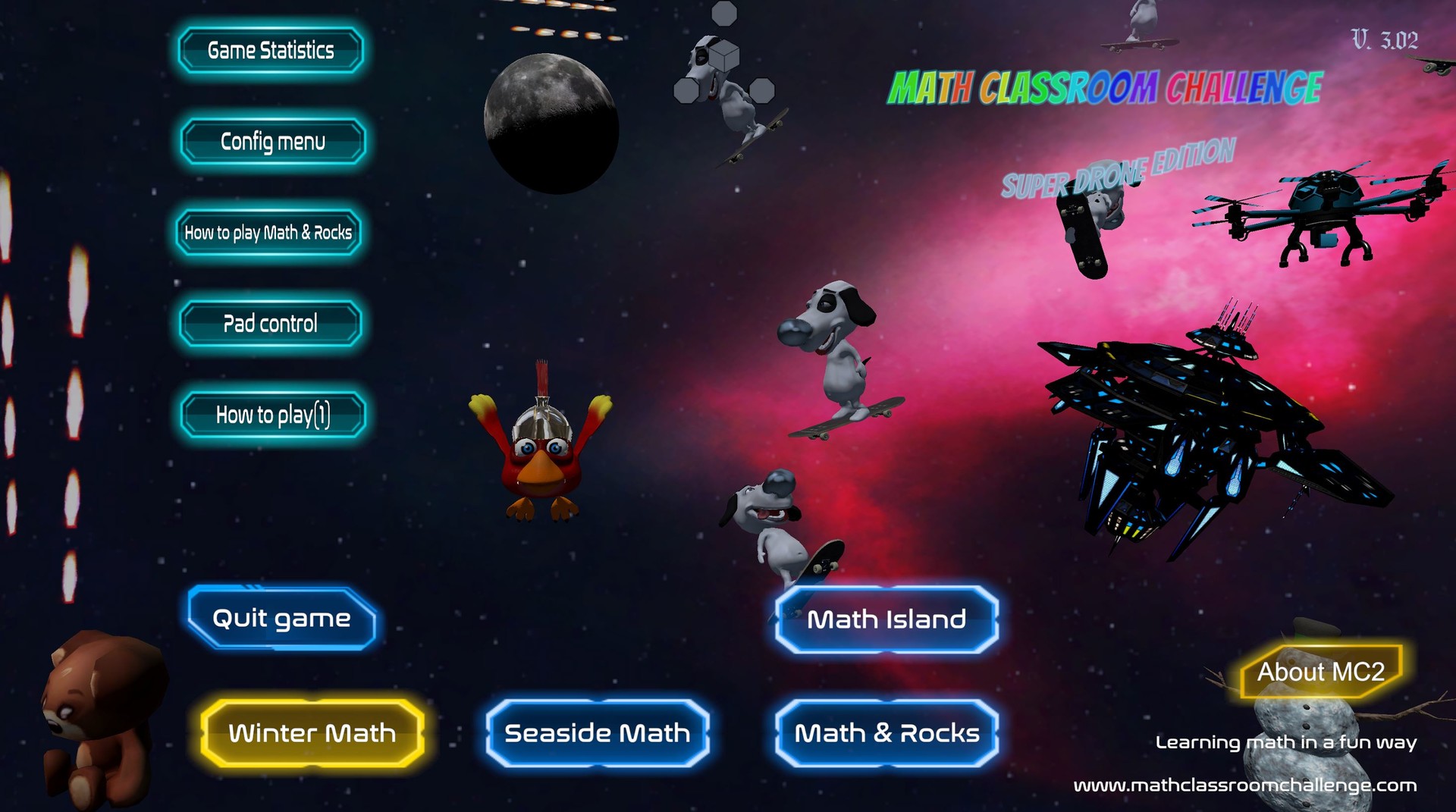Viewport: 1456px width, 812px height.
Task: Open the Config menu
Action: (x=272, y=141)
